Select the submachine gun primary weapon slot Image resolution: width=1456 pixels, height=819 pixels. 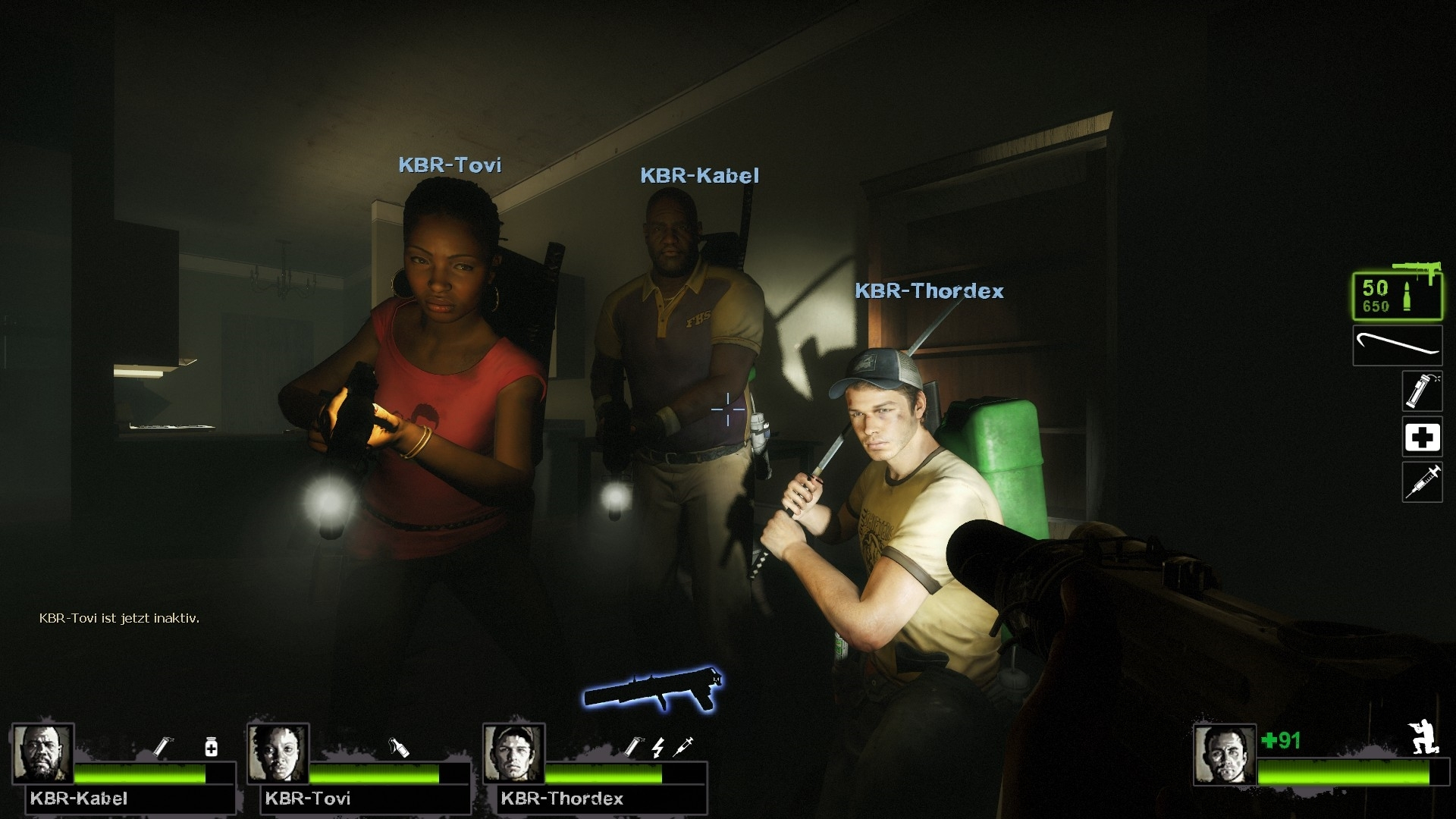[1397, 295]
